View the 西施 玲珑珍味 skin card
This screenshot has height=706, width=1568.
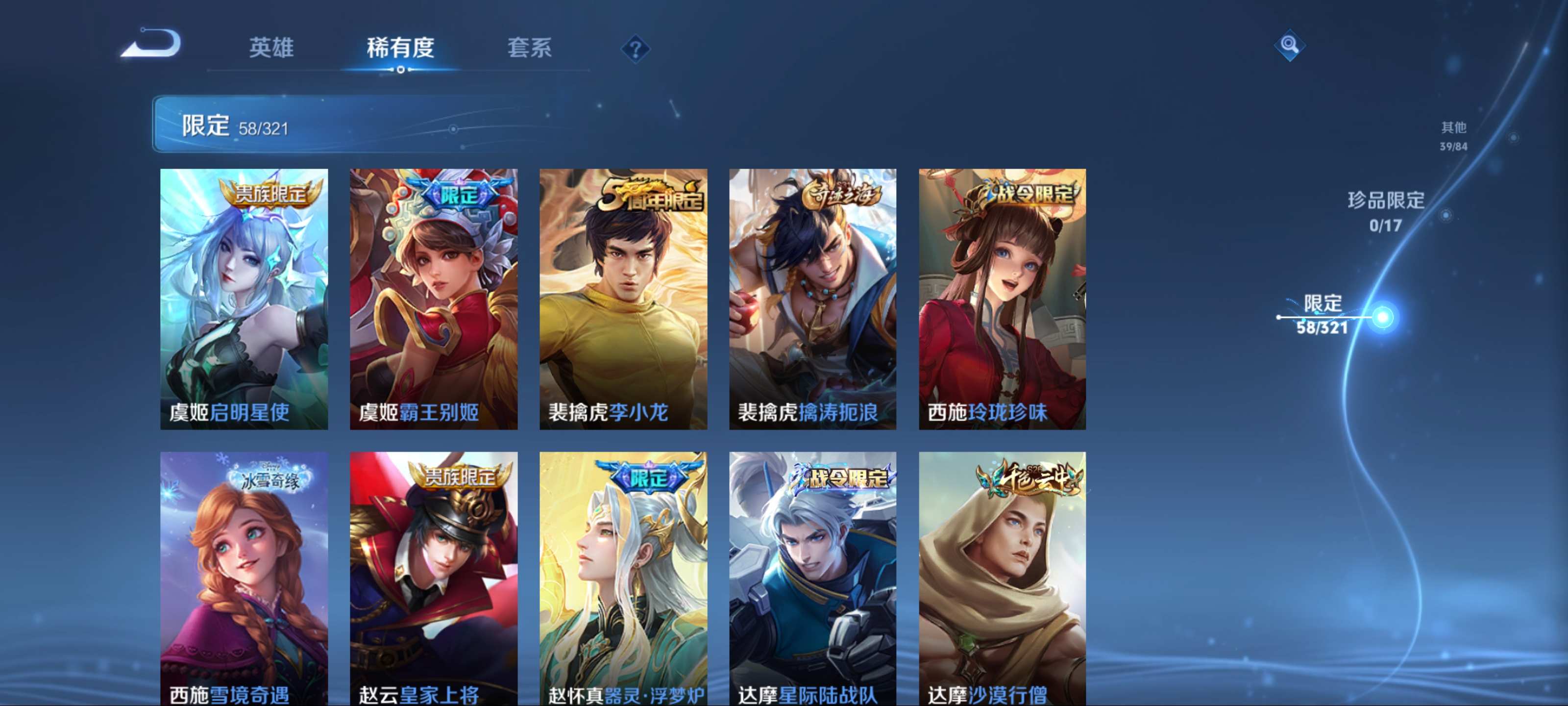pyautogui.click(x=1002, y=299)
